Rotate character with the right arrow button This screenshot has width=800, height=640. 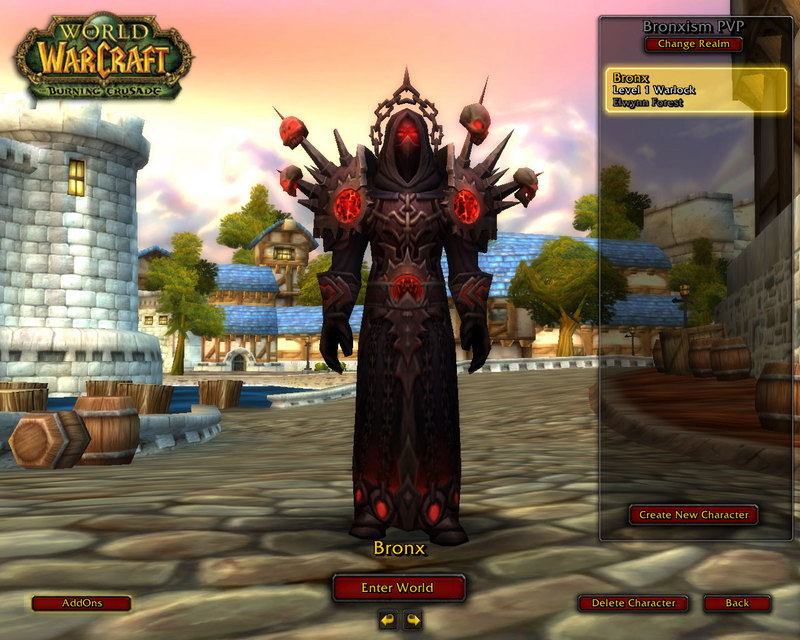tap(412, 620)
